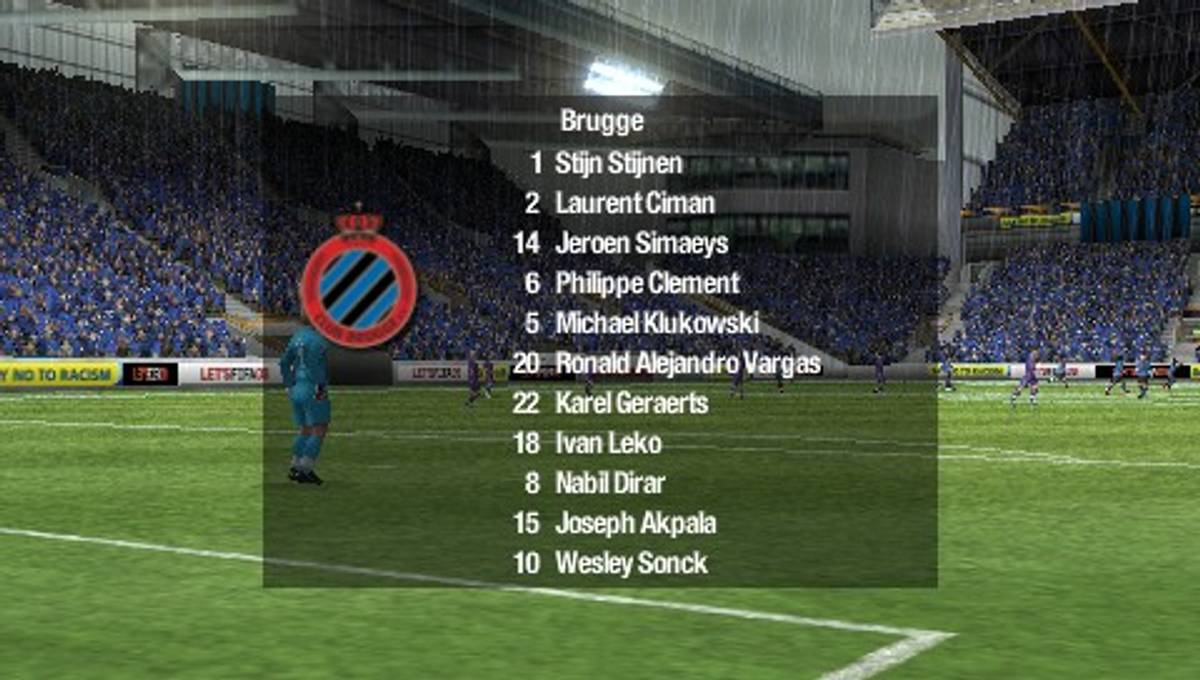Select Stijn Stijnen in the lineup

(618, 163)
